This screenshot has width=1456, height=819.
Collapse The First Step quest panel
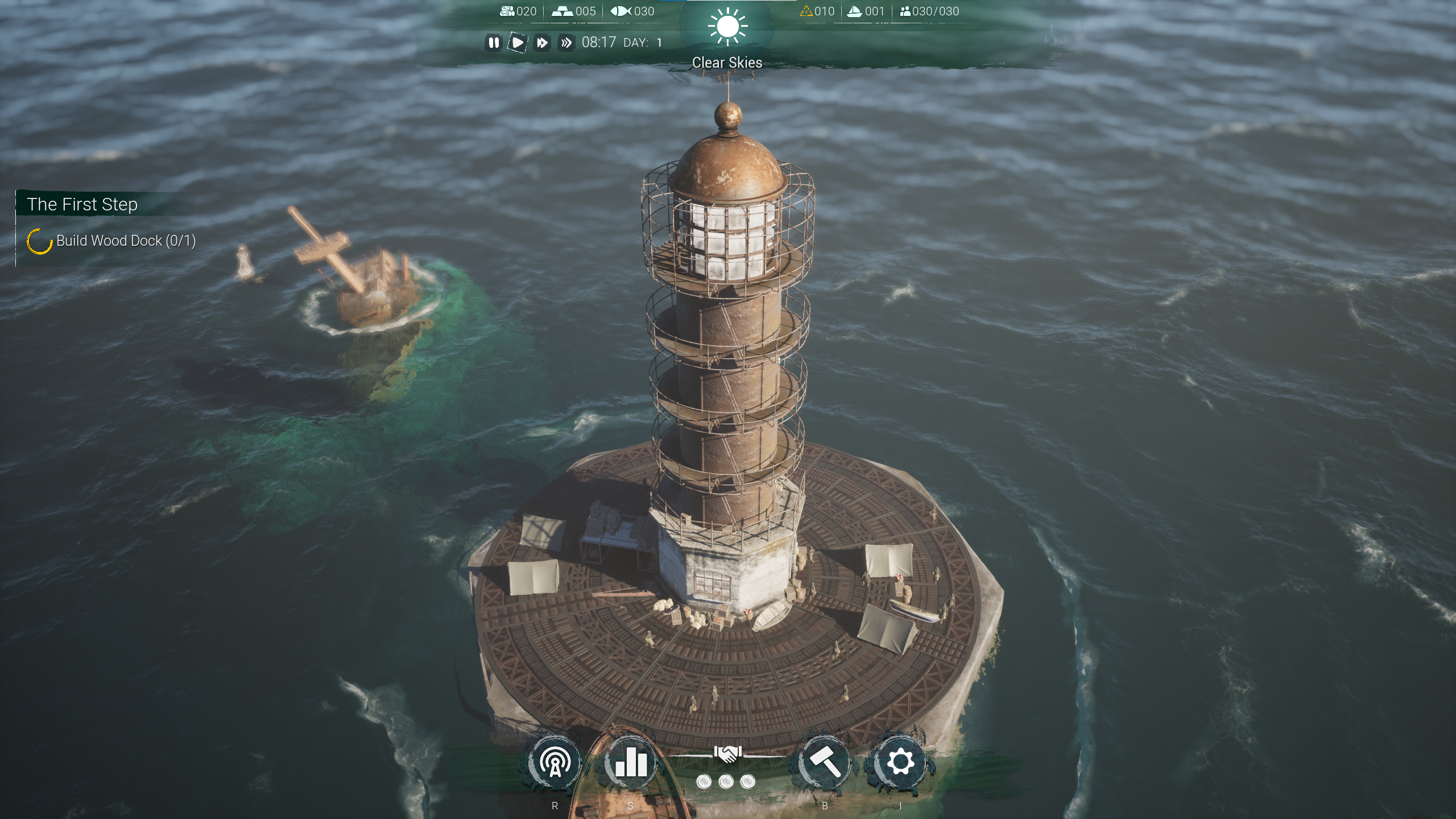(83, 204)
